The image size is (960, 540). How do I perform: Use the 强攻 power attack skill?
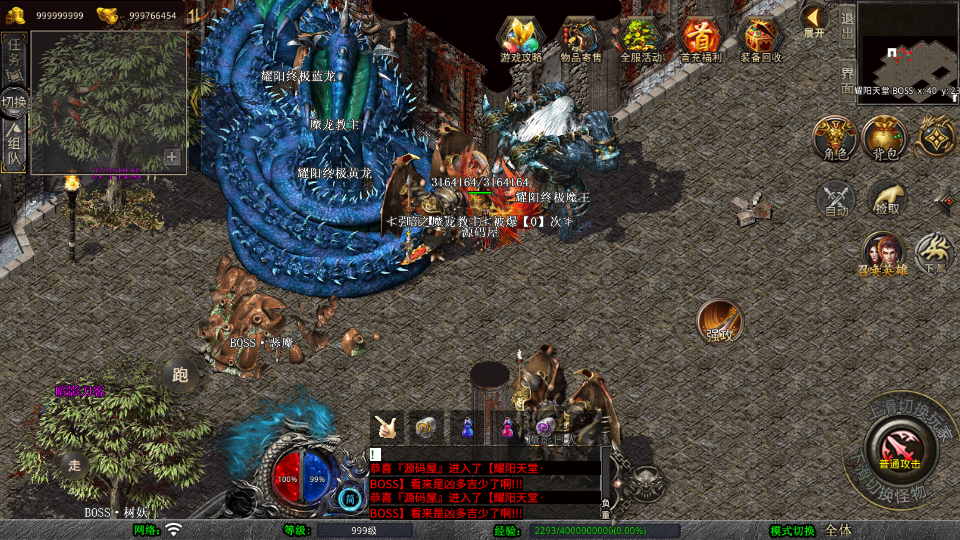coord(718,321)
